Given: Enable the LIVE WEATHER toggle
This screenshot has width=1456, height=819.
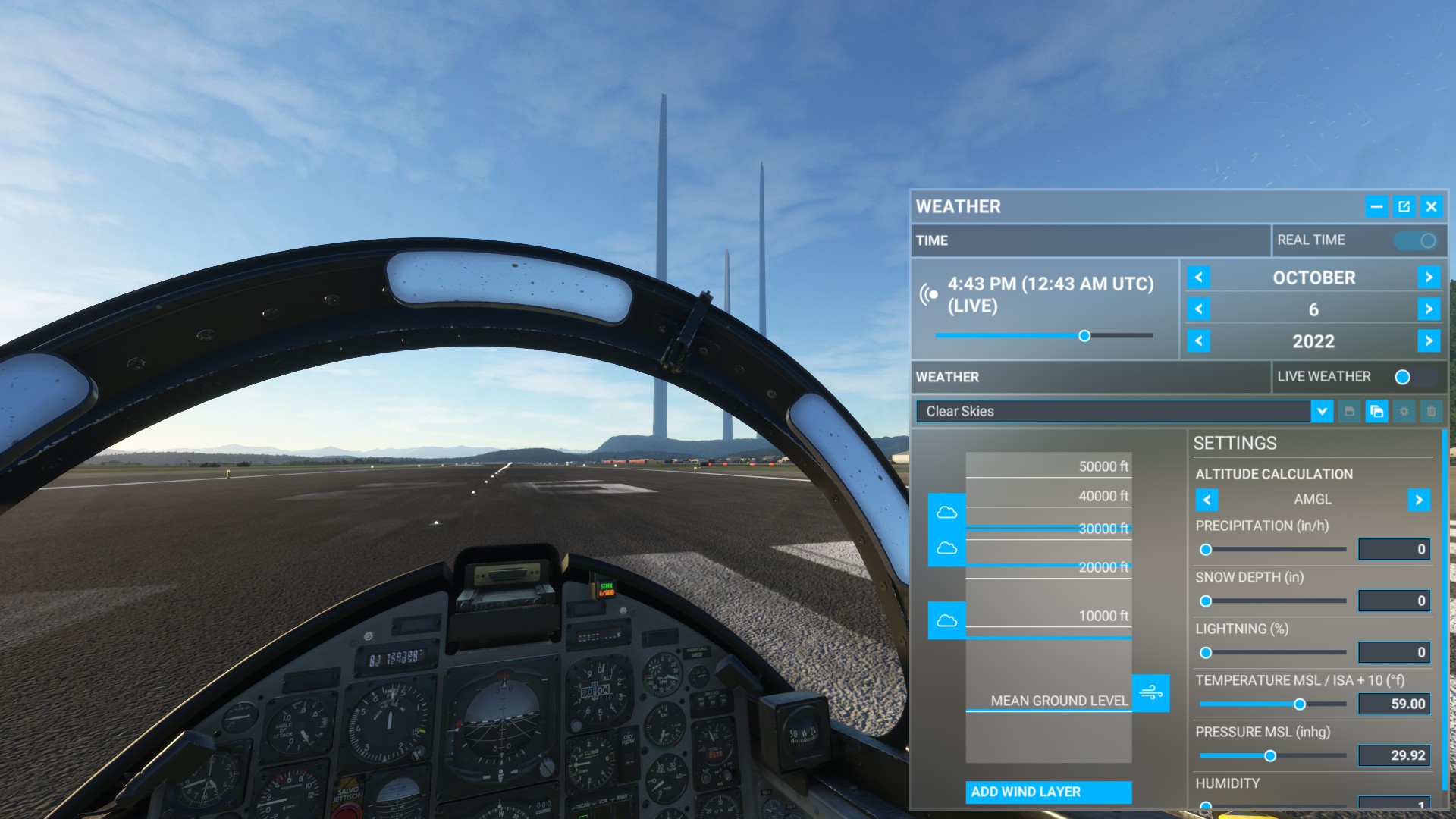Looking at the screenshot, I should pyautogui.click(x=1401, y=377).
